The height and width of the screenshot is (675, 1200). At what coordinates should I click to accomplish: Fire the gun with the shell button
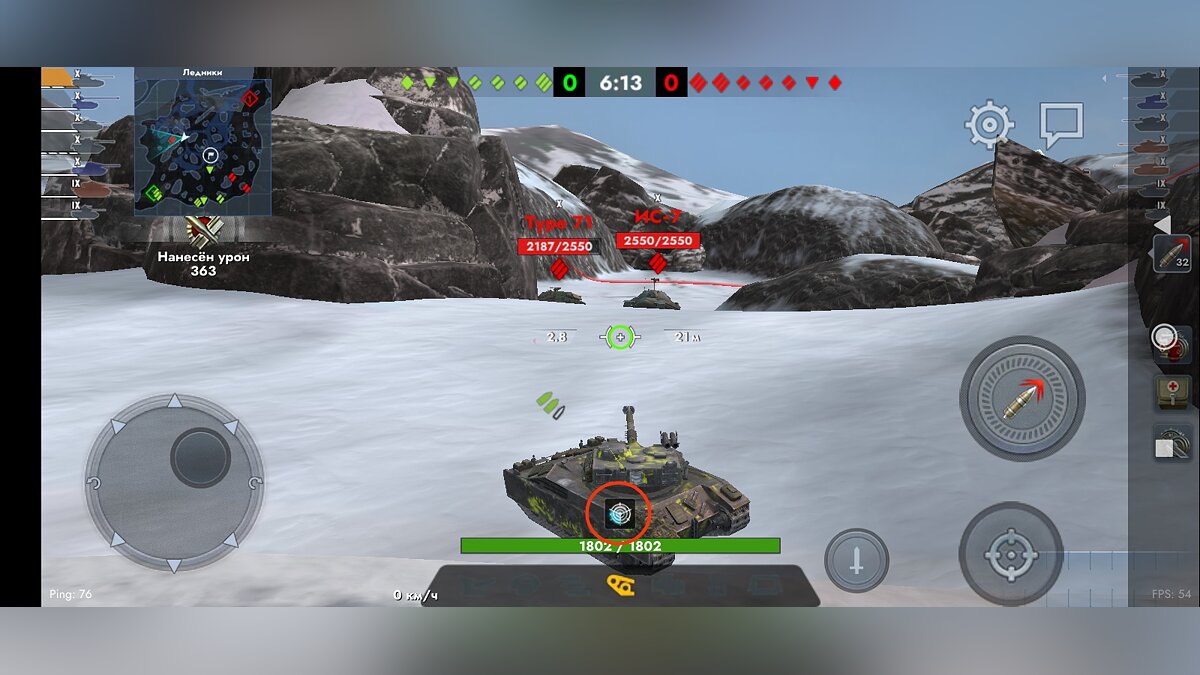1022,398
